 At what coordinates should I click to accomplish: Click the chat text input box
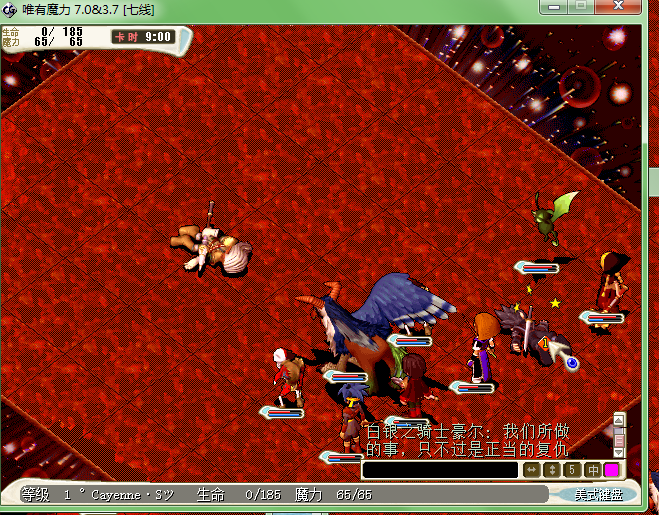pos(440,470)
